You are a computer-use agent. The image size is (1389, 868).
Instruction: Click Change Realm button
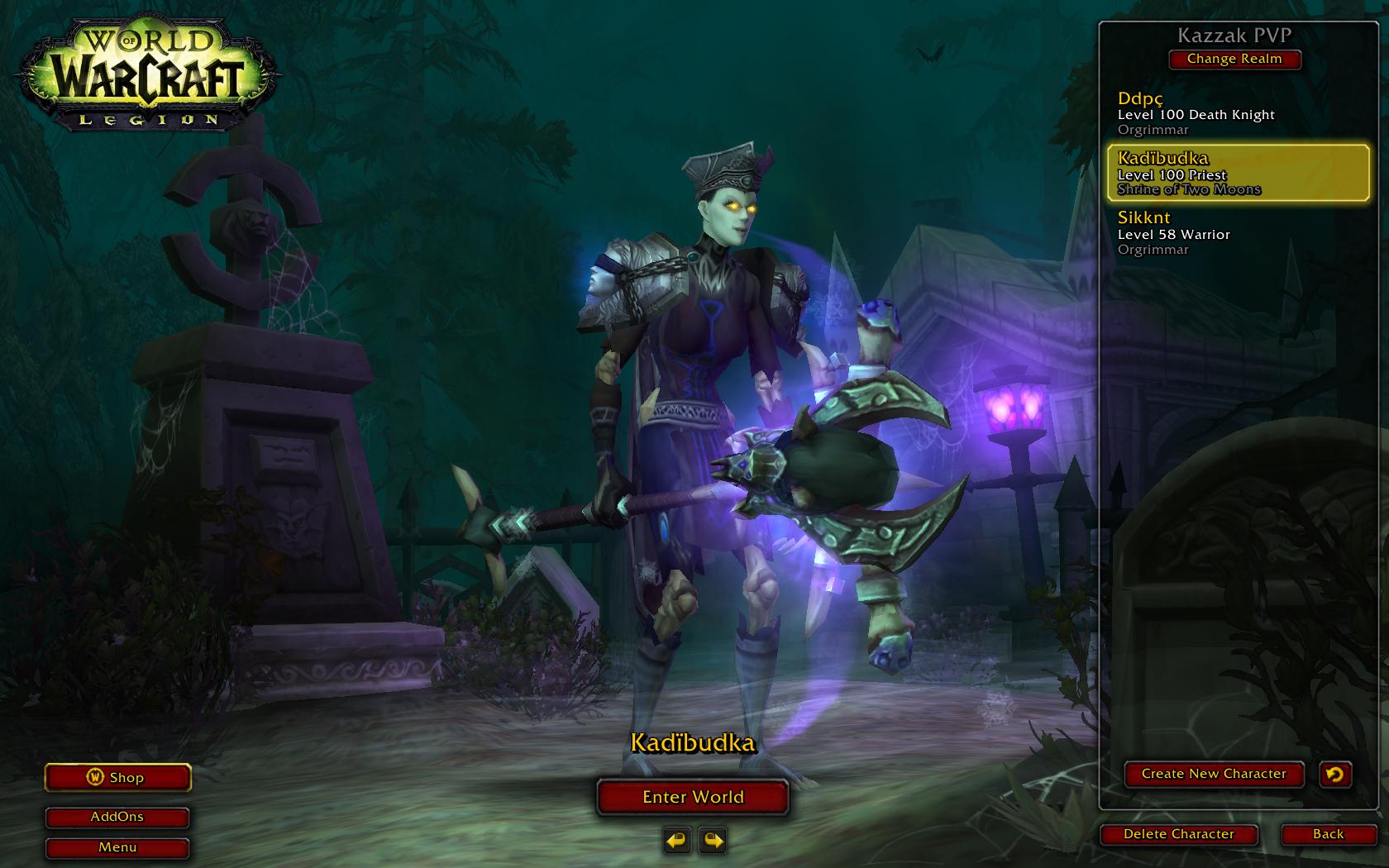(x=1234, y=59)
